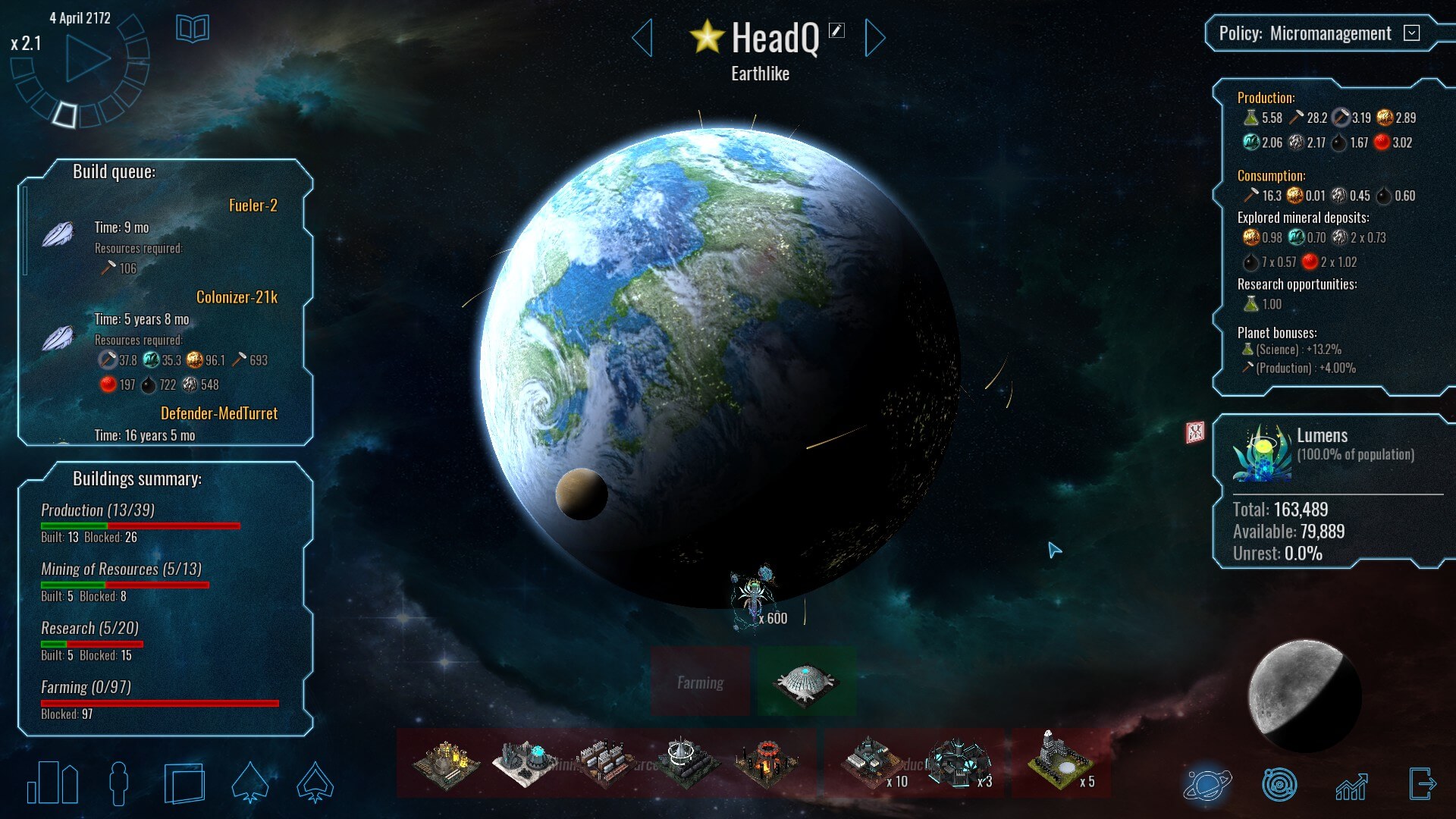Select Colonizer-21k in the build queue
This screenshot has width=1456, height=819.
click(237, 297)
